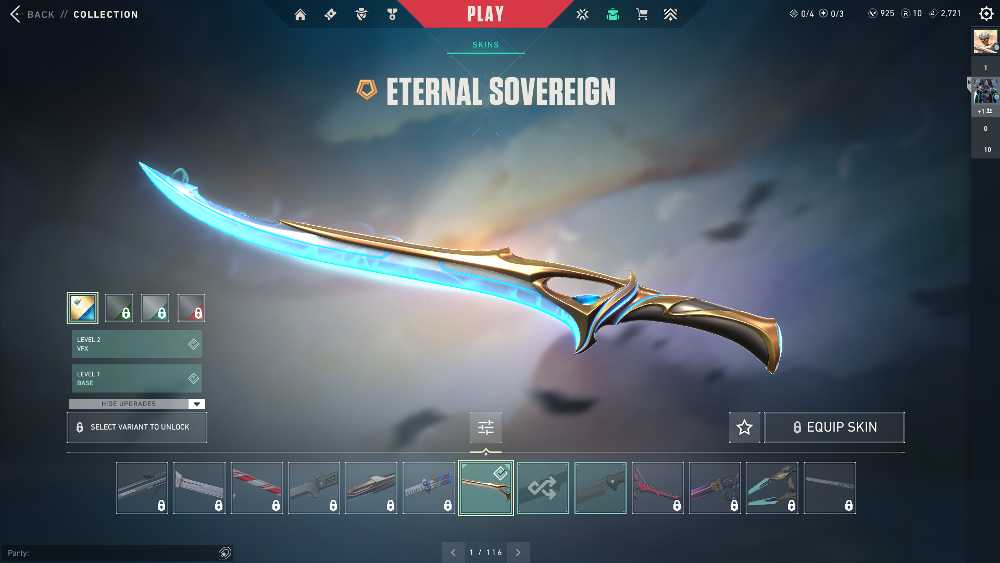Open the filter sliders button
The width and height of the screenshot is (1000, 563).
click(x=486, y=427)
